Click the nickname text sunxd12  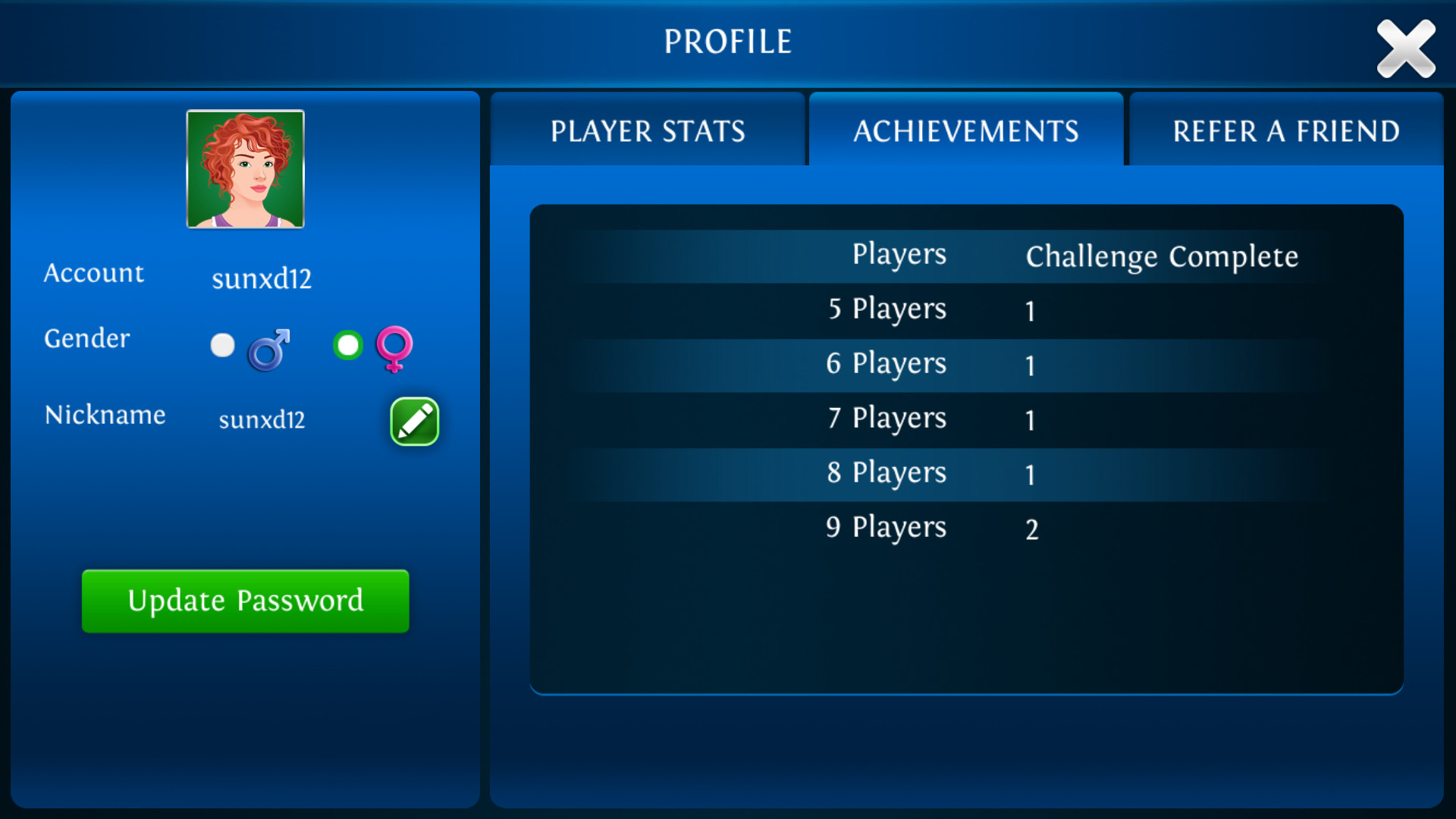pos(261,419)
